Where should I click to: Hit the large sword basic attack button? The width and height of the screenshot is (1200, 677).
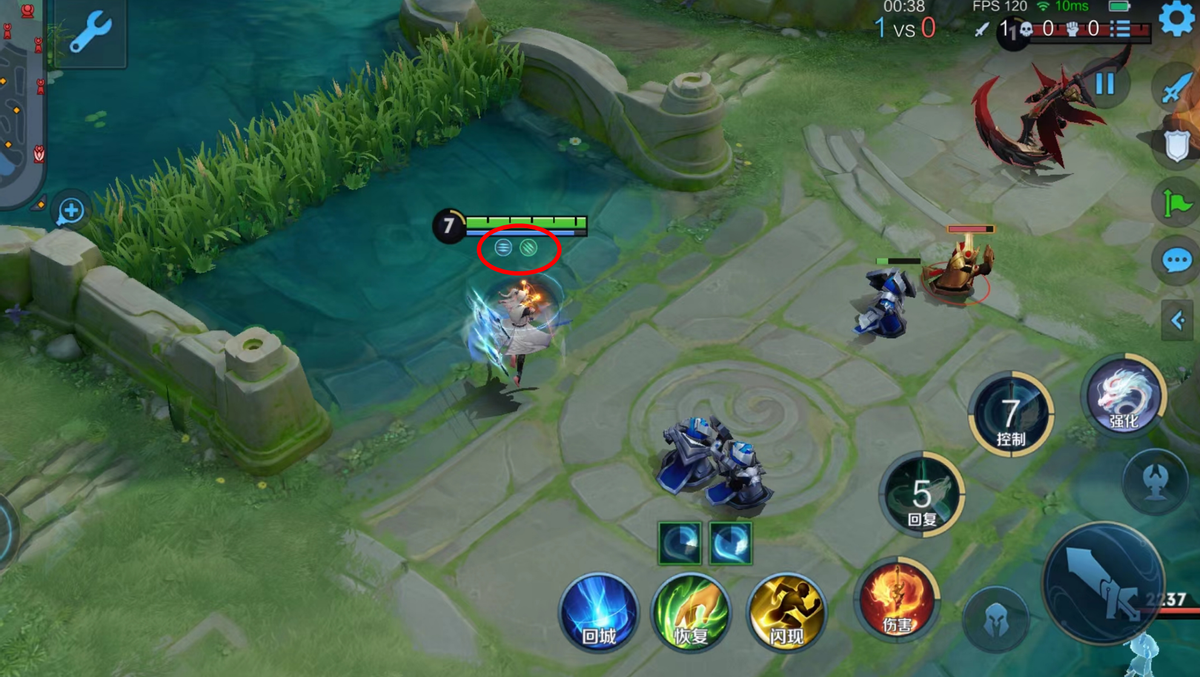tap(1103, 583)
